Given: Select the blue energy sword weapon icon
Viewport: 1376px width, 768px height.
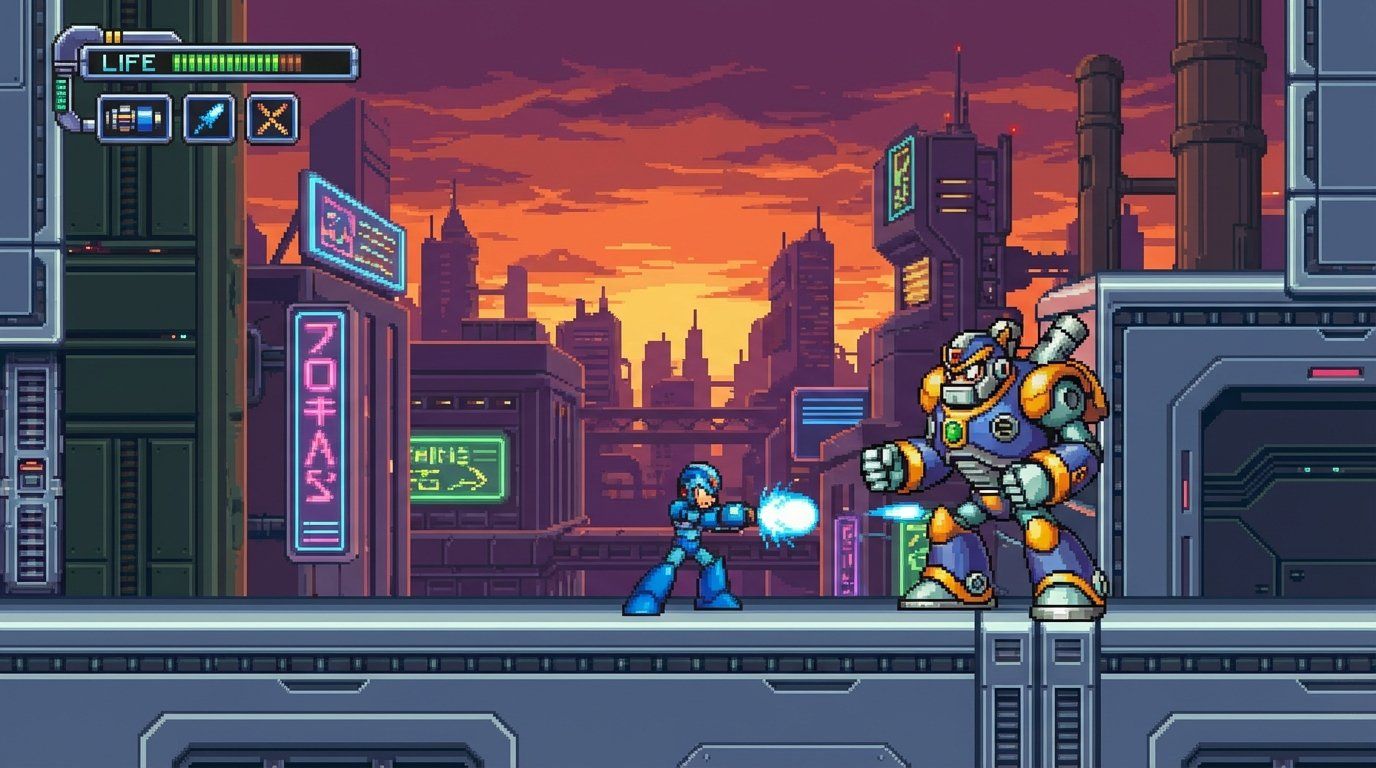Looking at the screenshot, I should coord(207,118).
